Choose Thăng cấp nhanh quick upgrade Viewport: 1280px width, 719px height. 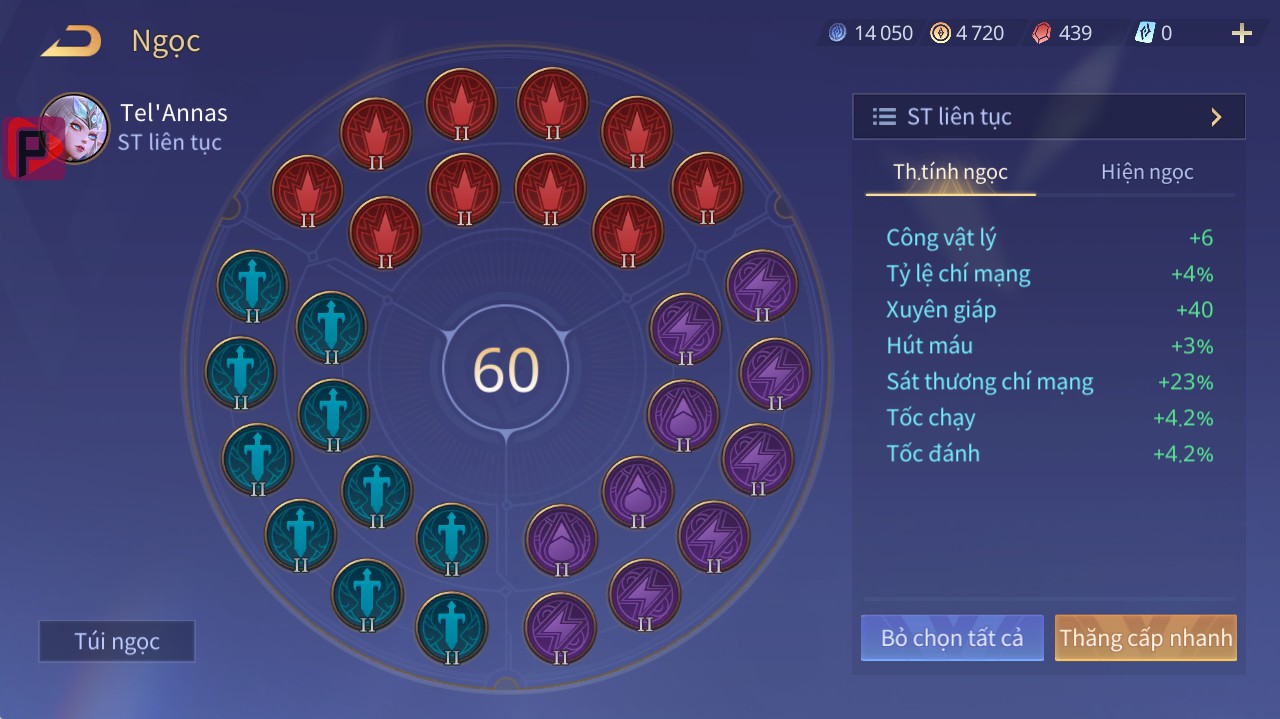[1145, 638]
